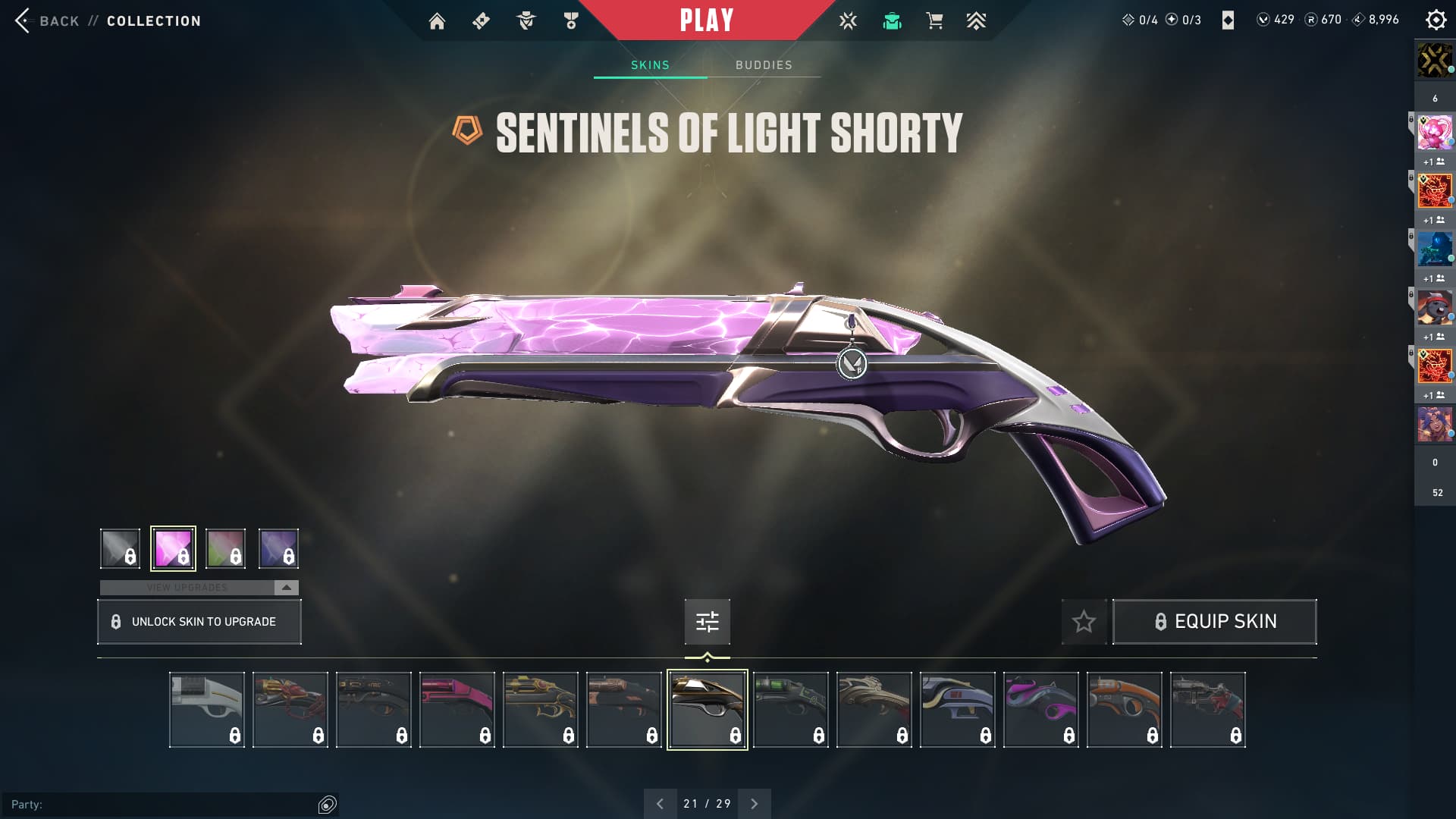Mark skin as favorite with star
The width and height of the screenshot is (1456, 819).
pyautogui.click(x=1084, y=622)
